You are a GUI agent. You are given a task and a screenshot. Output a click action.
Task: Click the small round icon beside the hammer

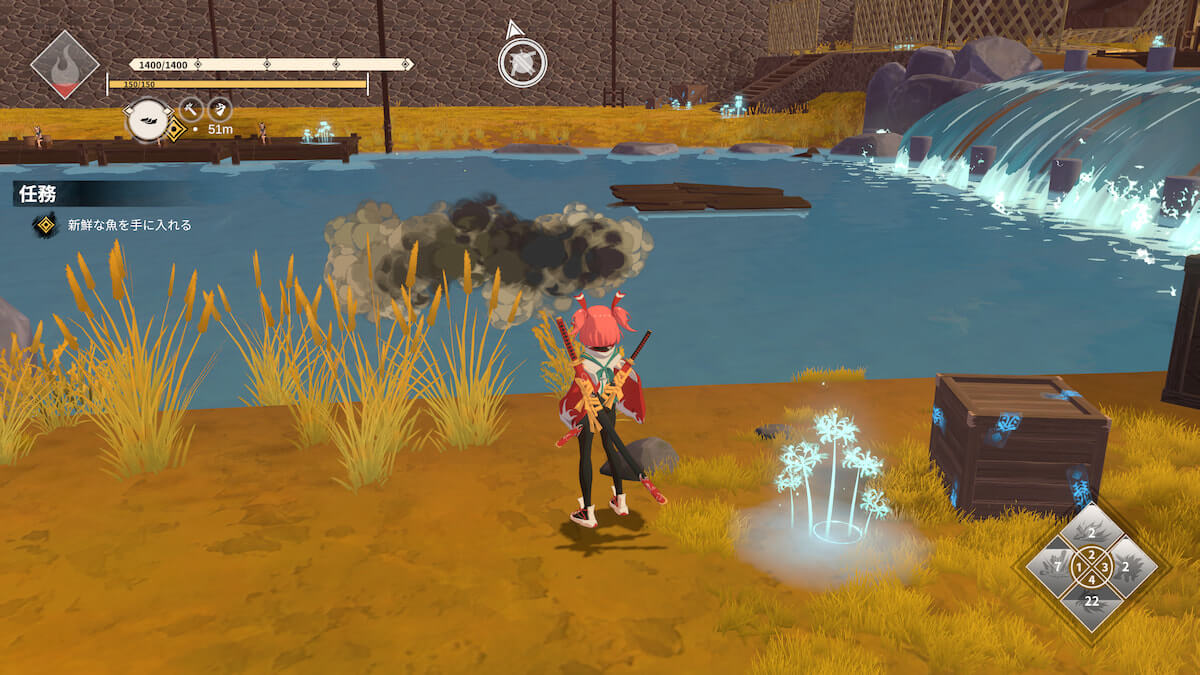pos(220,108)
